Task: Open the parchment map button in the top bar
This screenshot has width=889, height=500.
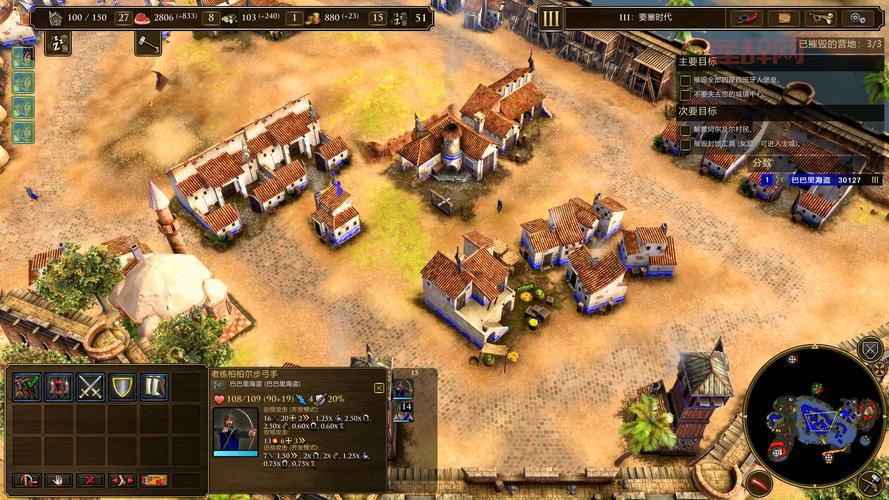Action: (784, 17)
